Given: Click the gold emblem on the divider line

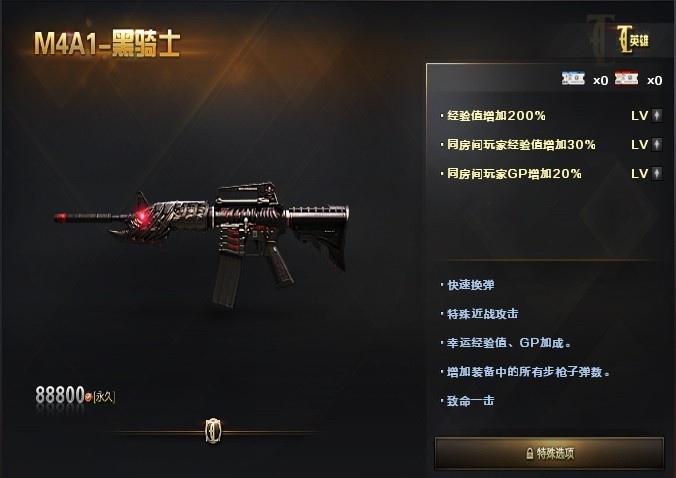Looking at the screenshot, I should pyautogui.click(x=213, y=429).
